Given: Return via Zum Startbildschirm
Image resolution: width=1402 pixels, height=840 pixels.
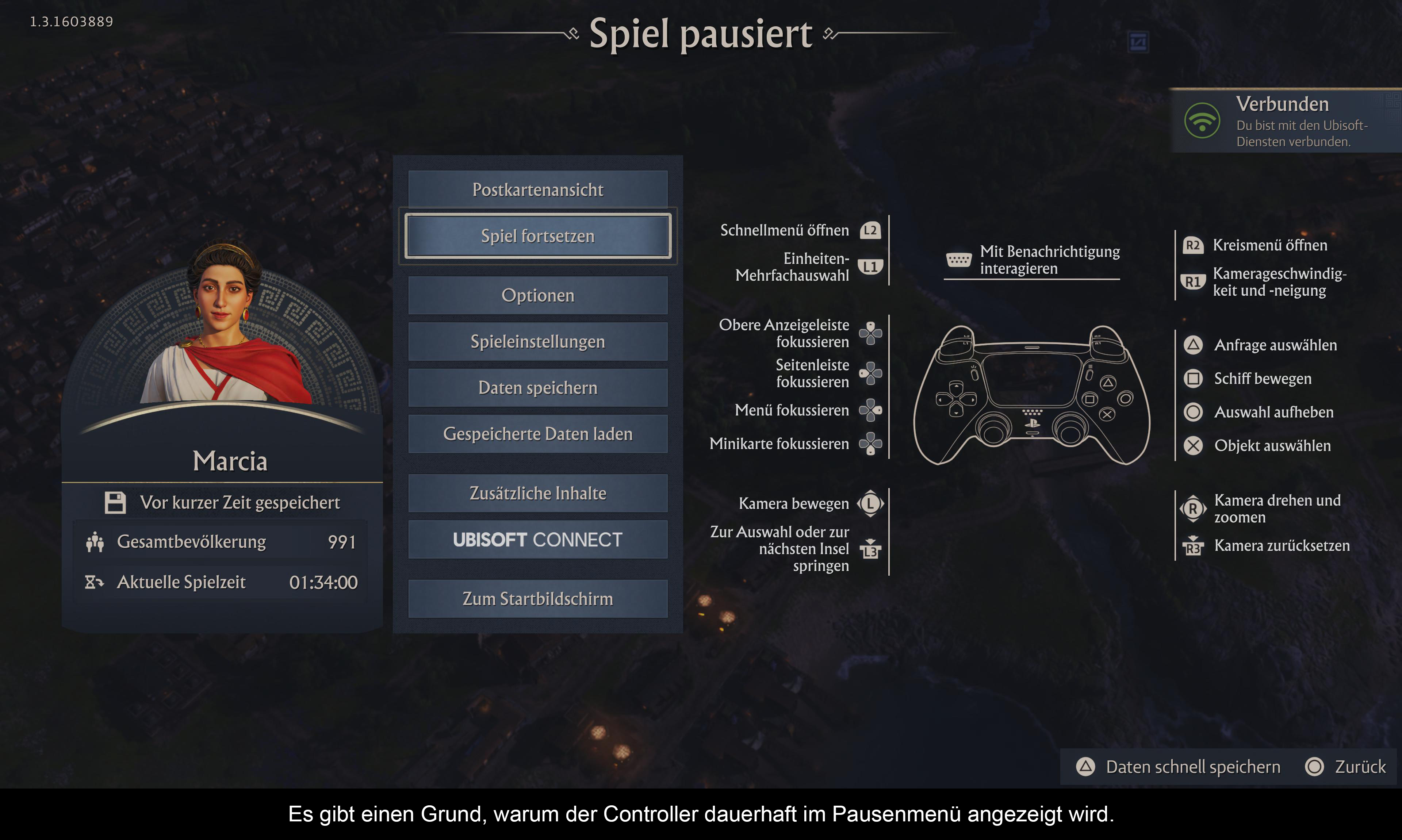Looking at the screenshot, I should tap(538, 599).
